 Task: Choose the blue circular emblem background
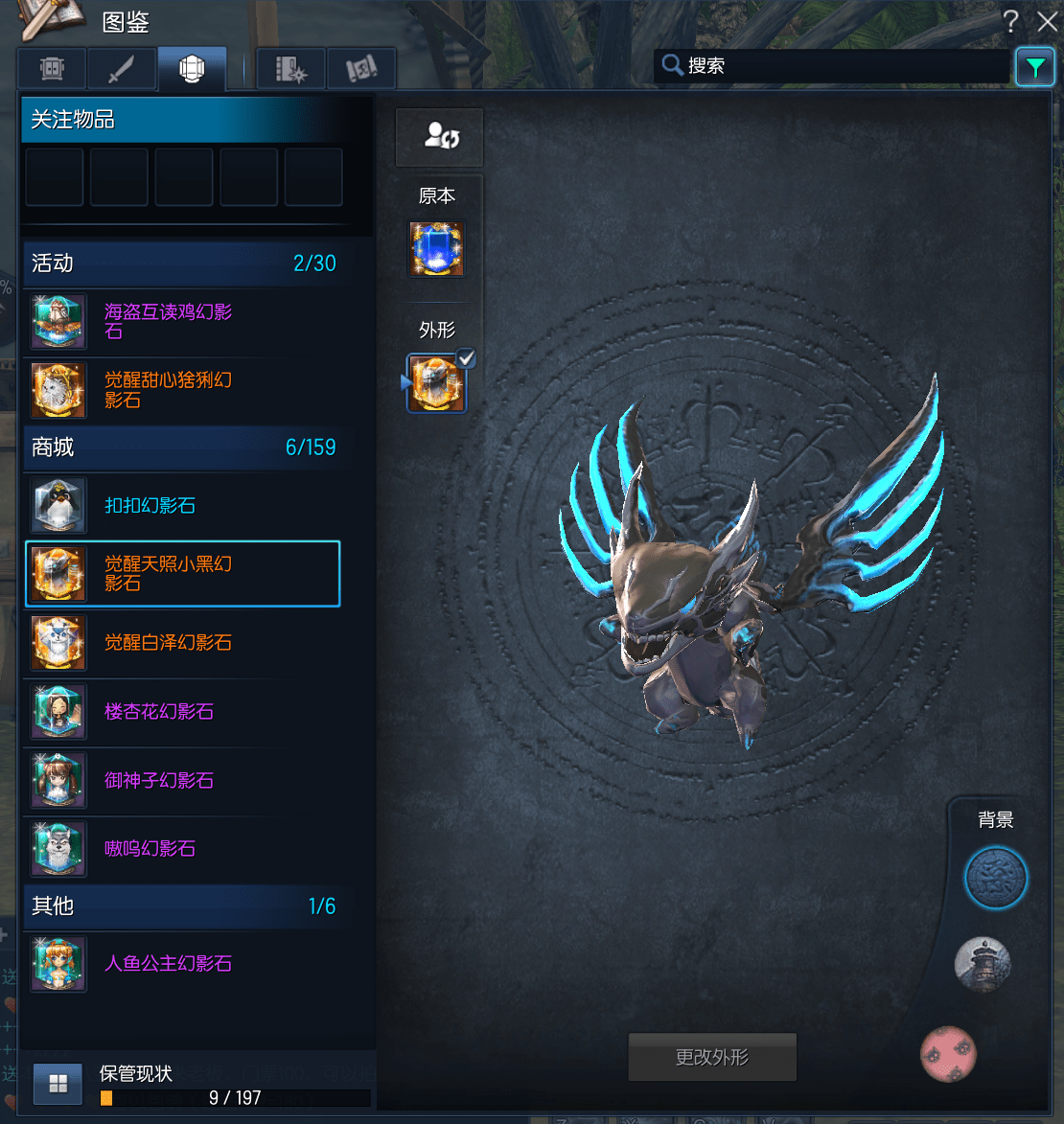(995, 877)
